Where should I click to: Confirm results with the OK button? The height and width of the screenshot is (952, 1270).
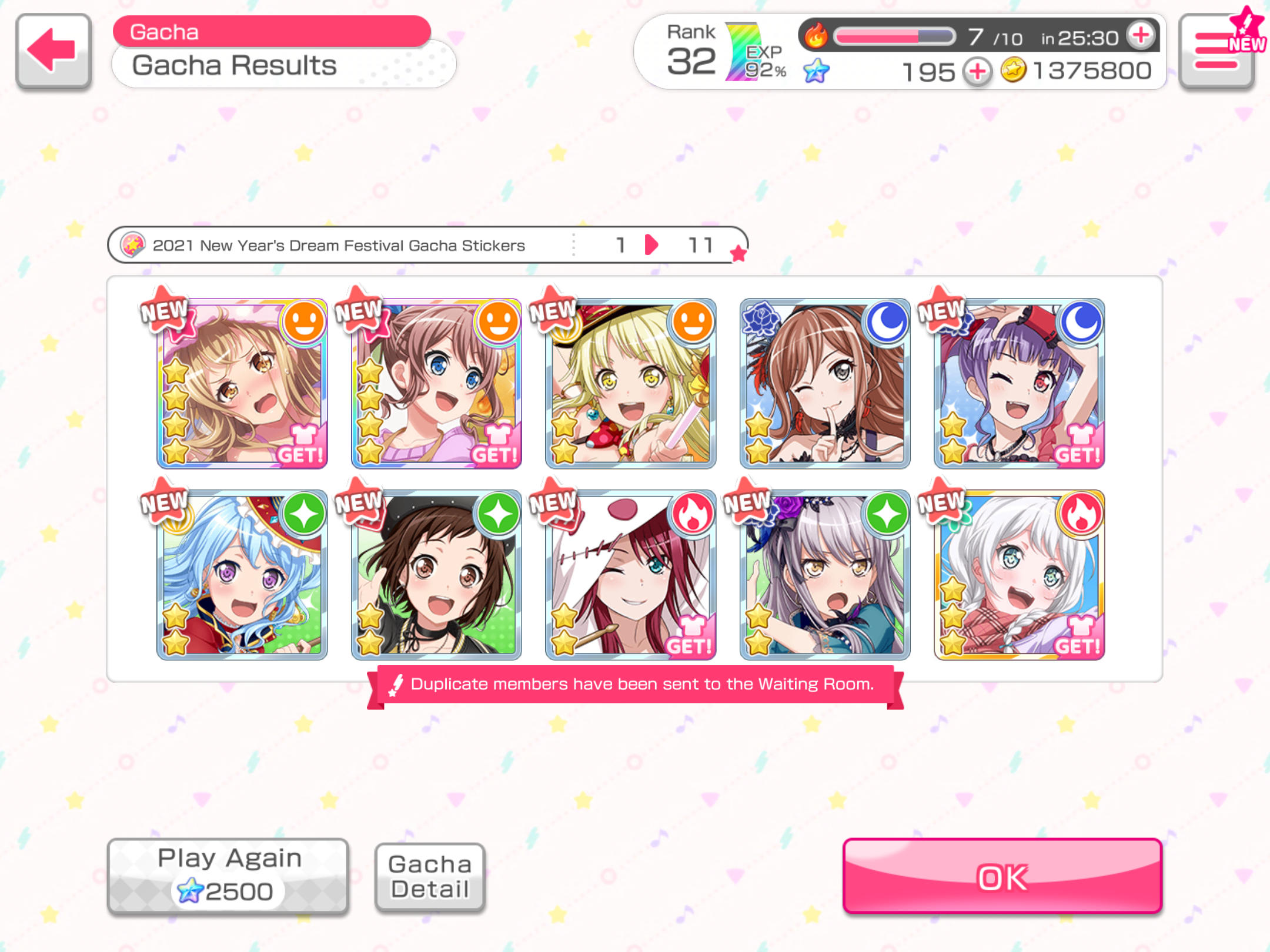pos(1002,876)
